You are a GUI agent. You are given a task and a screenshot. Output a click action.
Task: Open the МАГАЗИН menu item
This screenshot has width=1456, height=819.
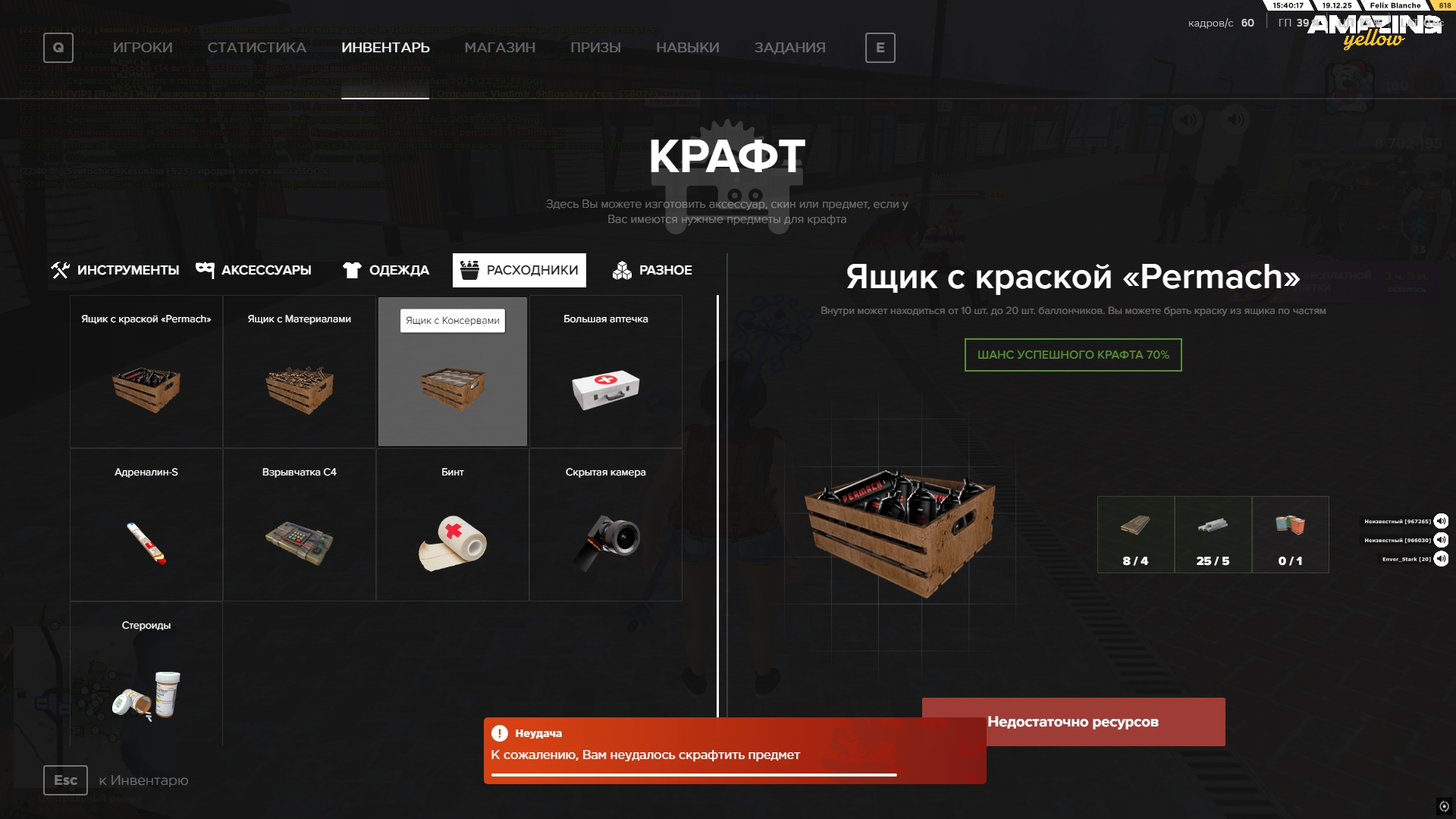[x=500, y=47]
